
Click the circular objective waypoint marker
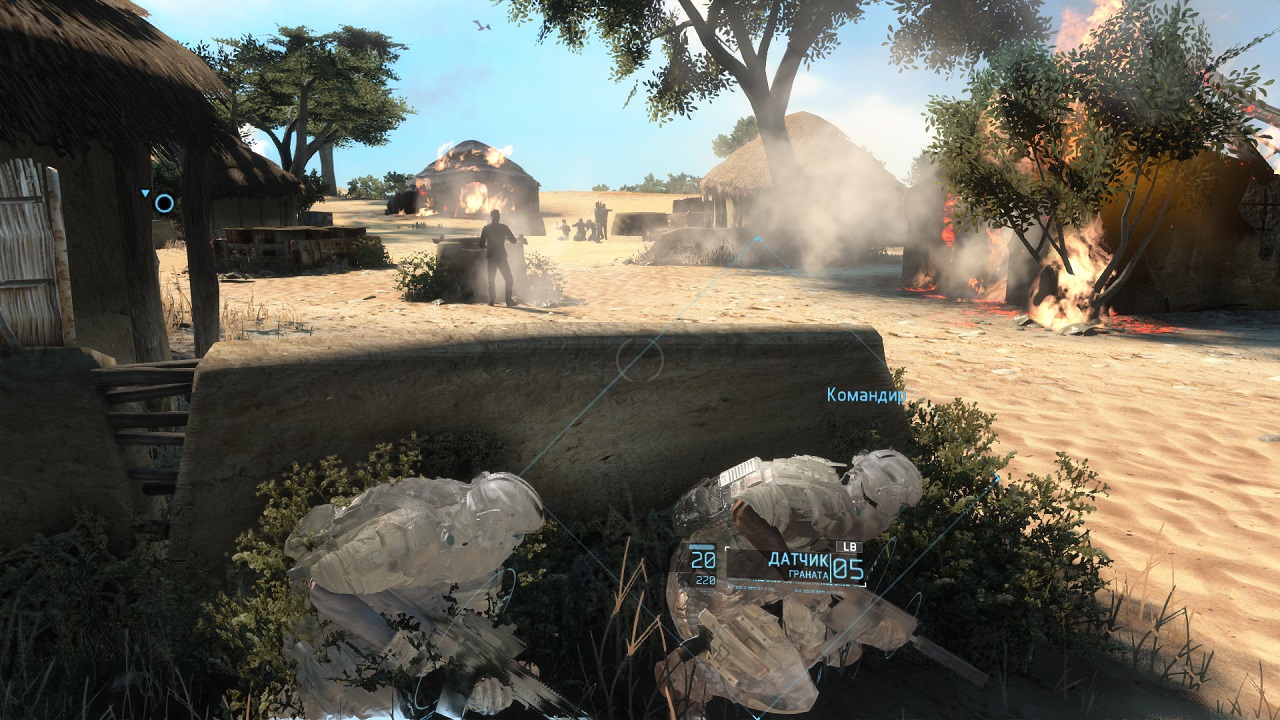tap(164, 204)
